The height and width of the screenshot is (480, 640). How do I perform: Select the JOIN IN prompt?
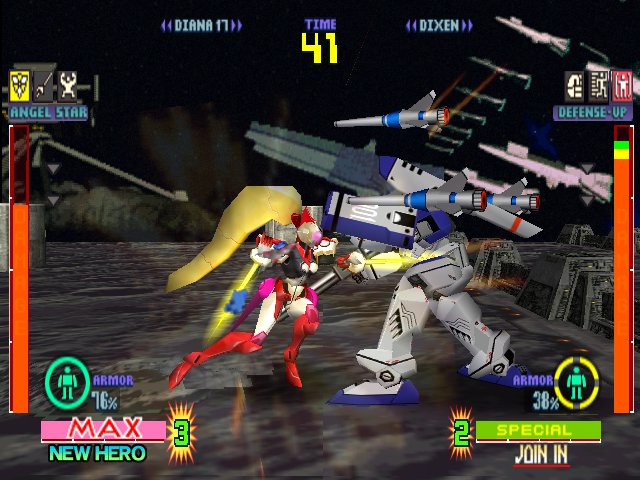541,453
